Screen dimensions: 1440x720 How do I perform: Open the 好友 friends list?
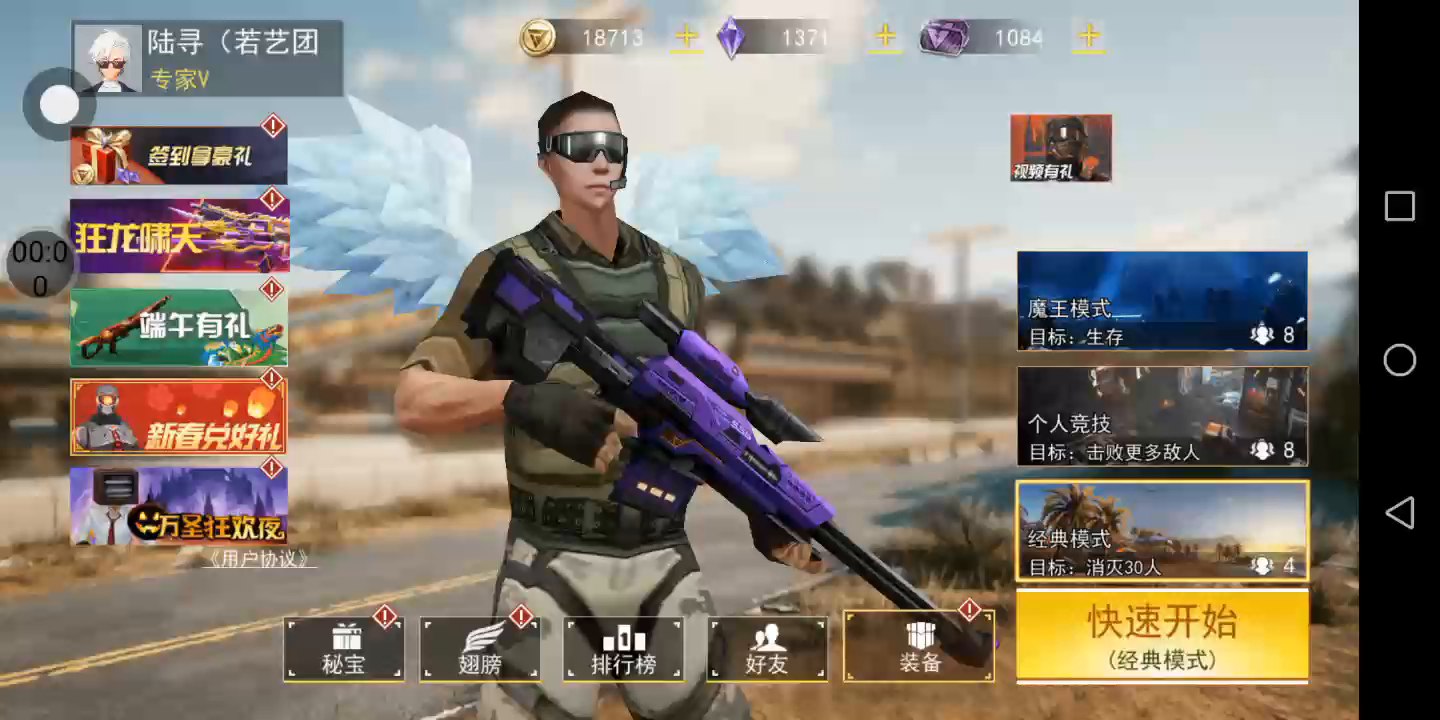click(767, 649)
